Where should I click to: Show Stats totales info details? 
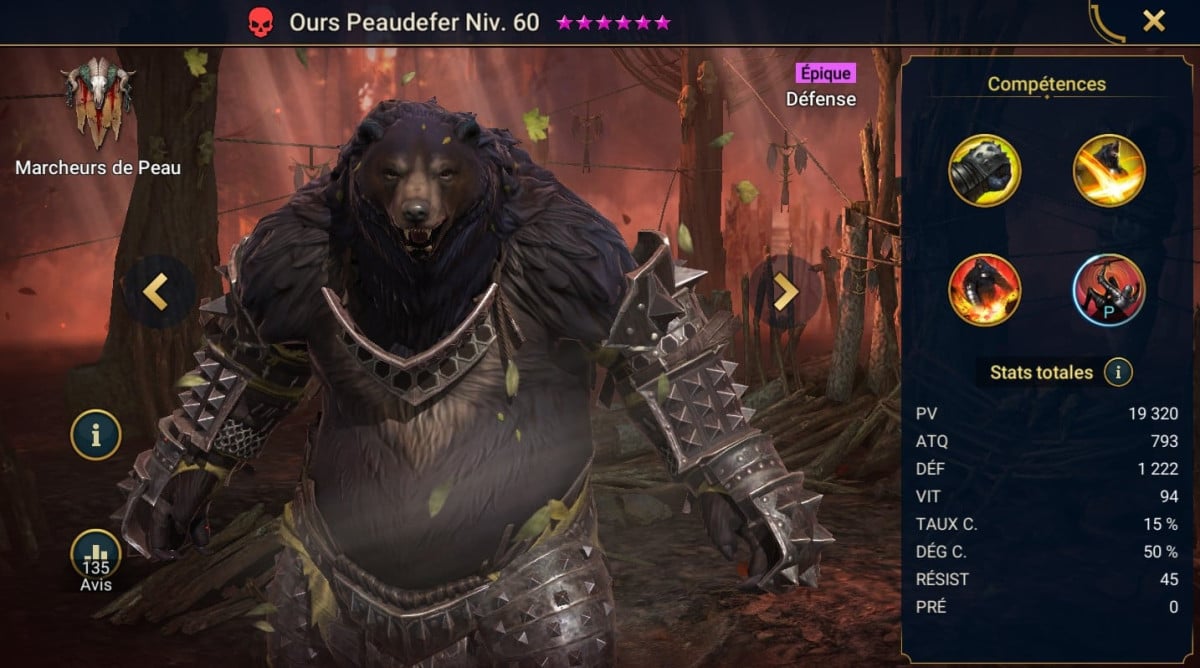tap(1118, 373)
